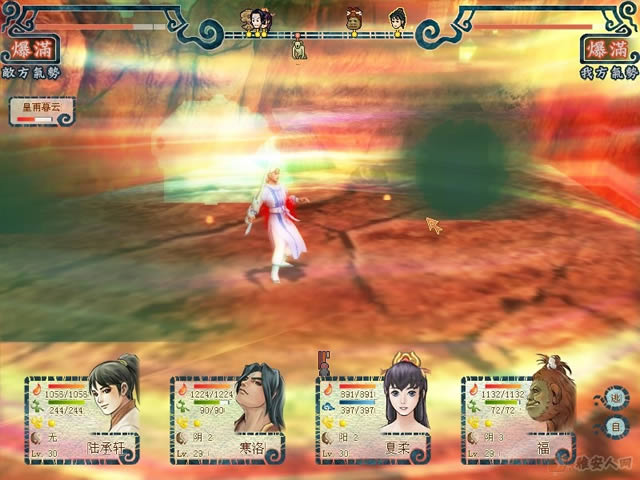Click the 逃 (flee) round button
The width and height of the screenshot is (640, 480).
tap(616, 395)
